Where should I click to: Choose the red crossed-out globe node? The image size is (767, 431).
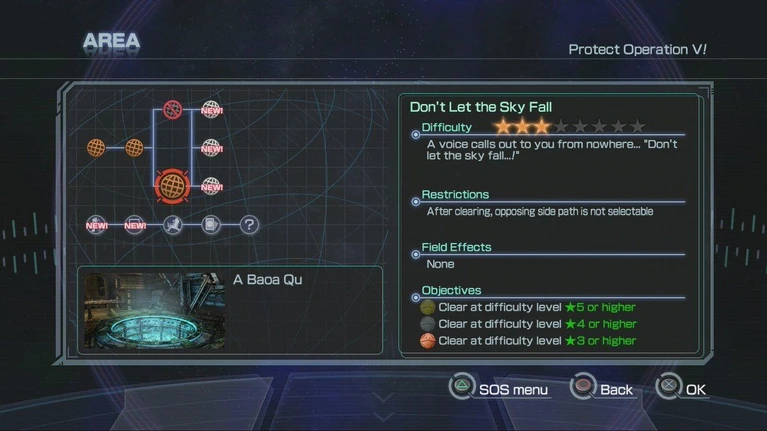click(173, 109)
